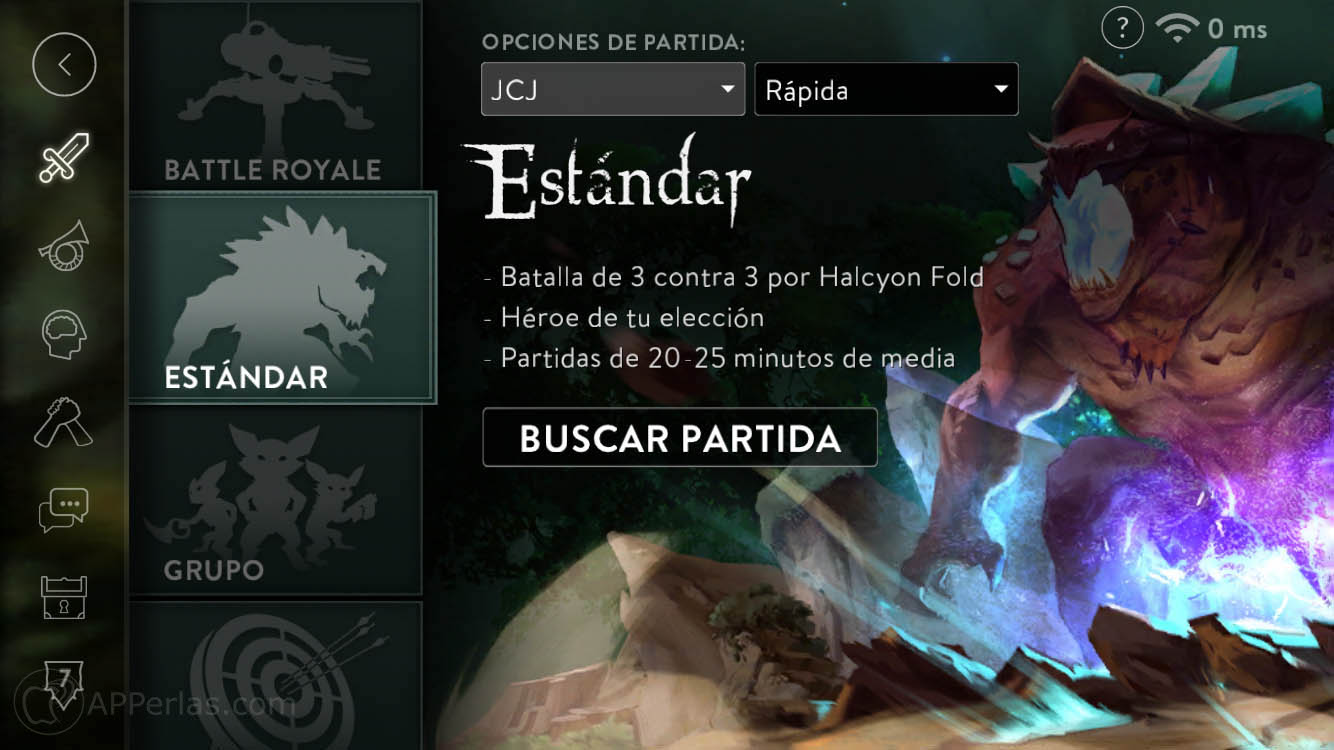Click the forge hammer icon
This screenshot has width=1334, height=750.
click(x=63, y=420)
